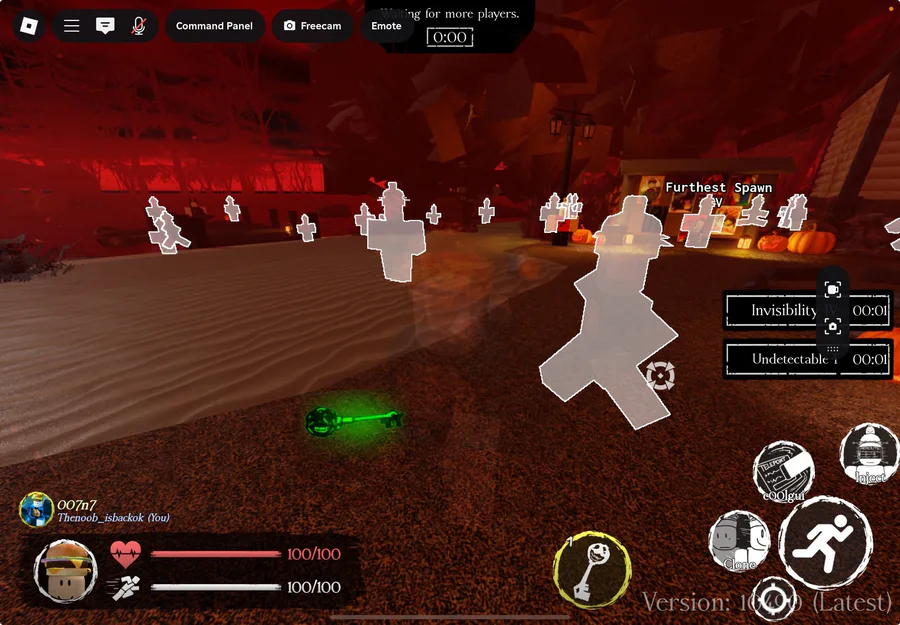Click the 007n7 character portrait

pyautogui.click(x=37, y=509)
